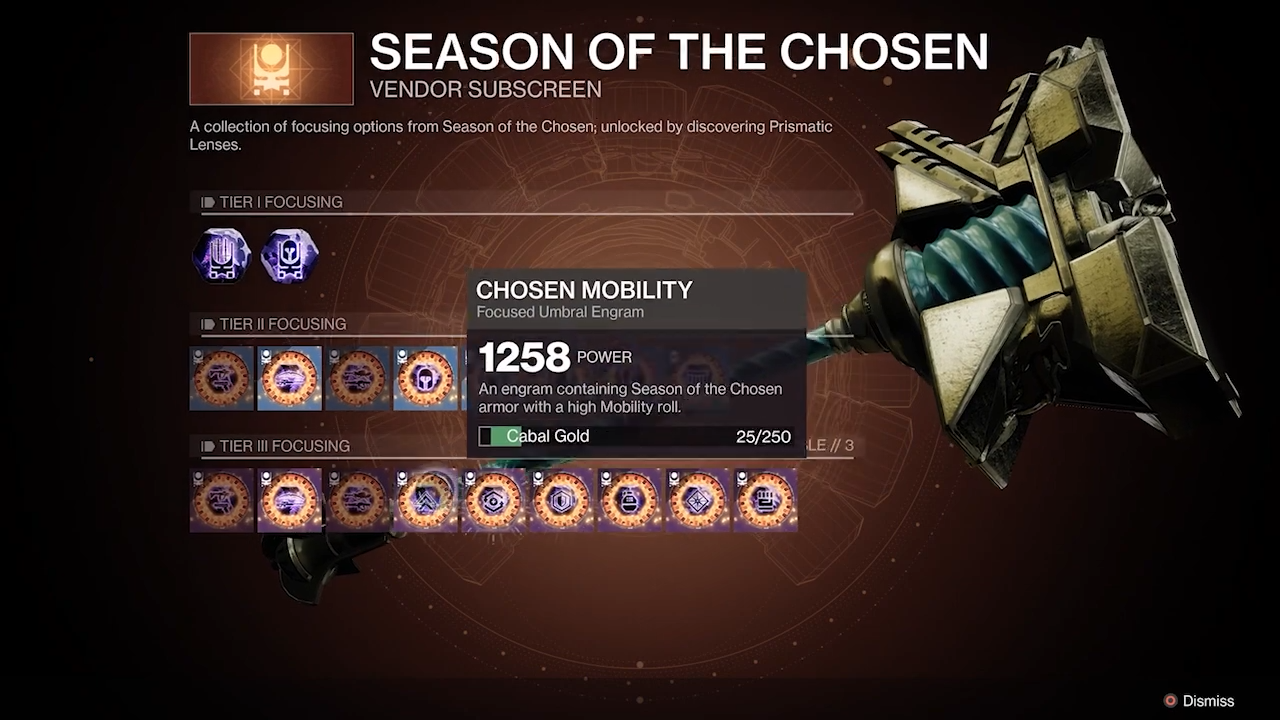Pick the Tier III Resilience armor engram
The height and width of the screenshot is (720, 1280).
(x=494, y=500)
